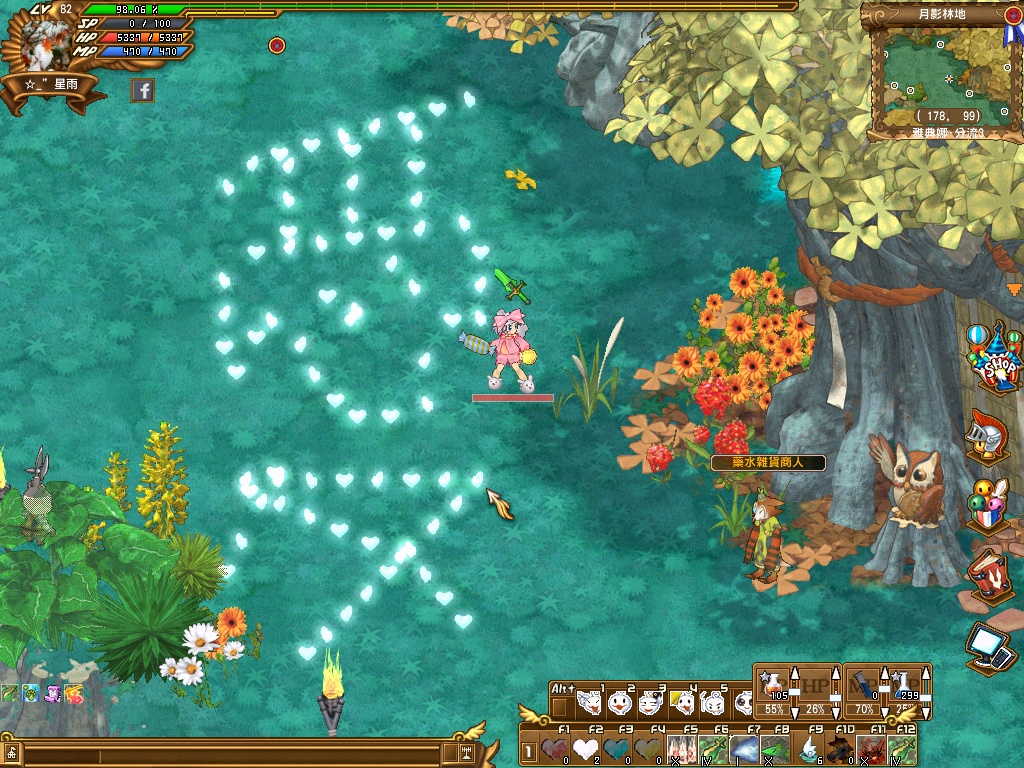Select the laughing emote in slot 1
Viewport: 1024px width, 768px height.
click(590, 703)
